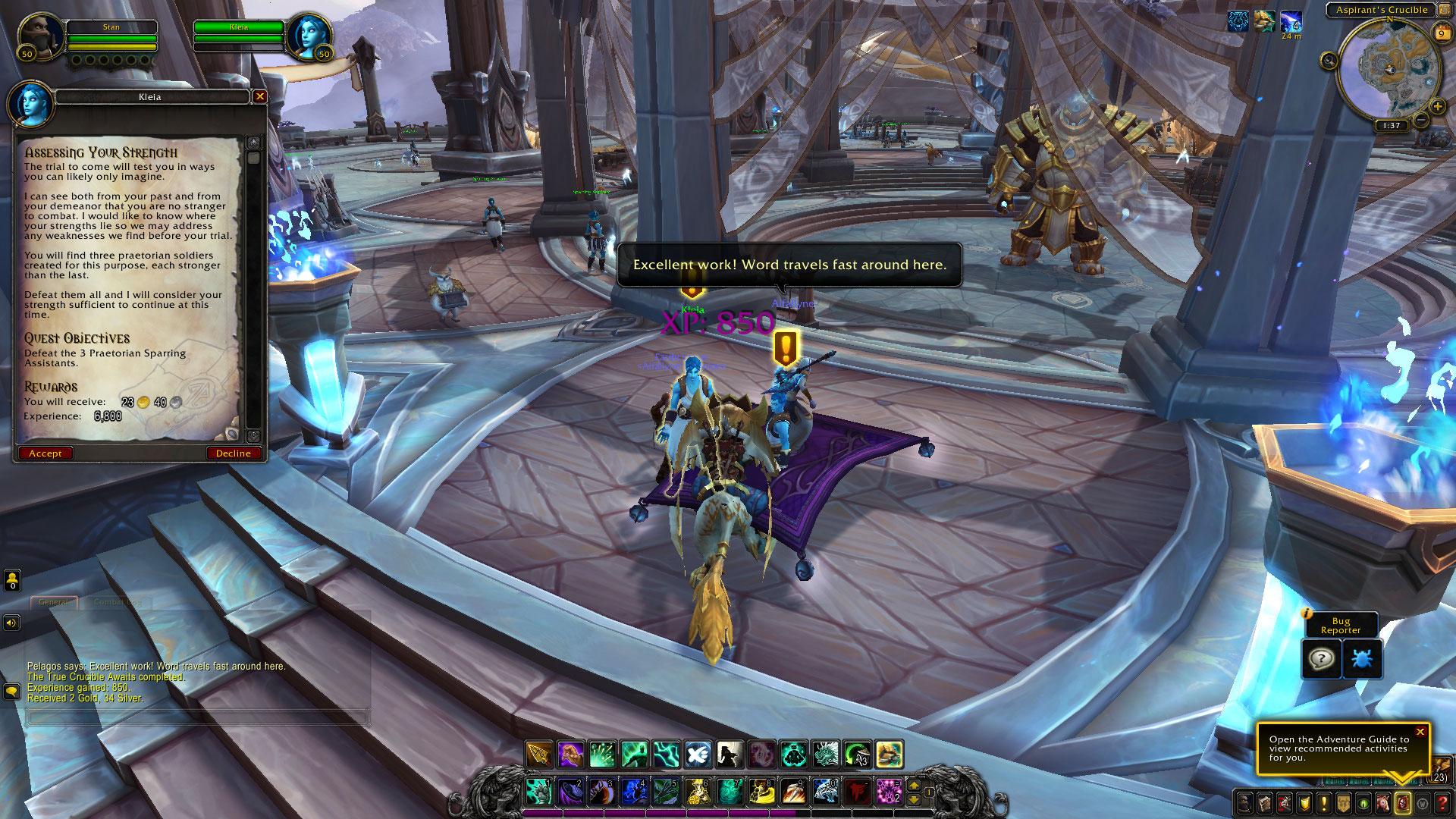Switch to the next action bar page

[x=915, y=786]
